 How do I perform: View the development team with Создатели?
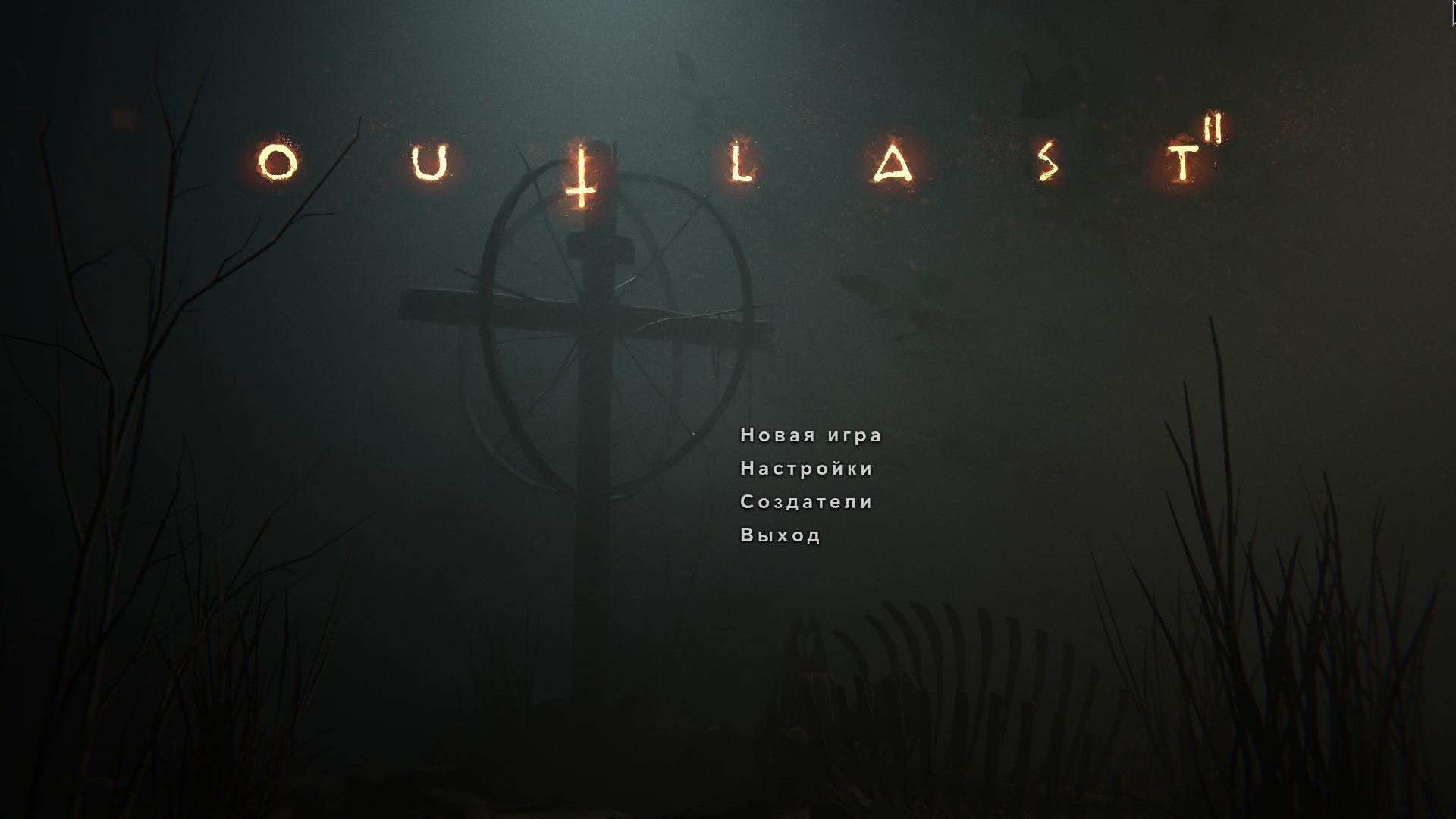[806, 501]
